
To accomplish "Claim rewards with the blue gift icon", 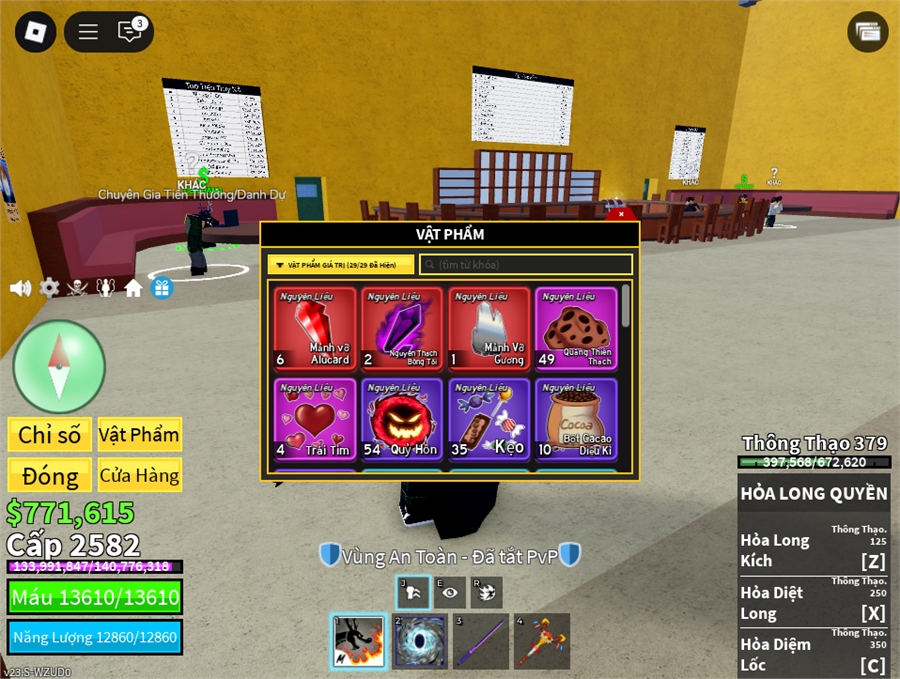I will (162, 288).
